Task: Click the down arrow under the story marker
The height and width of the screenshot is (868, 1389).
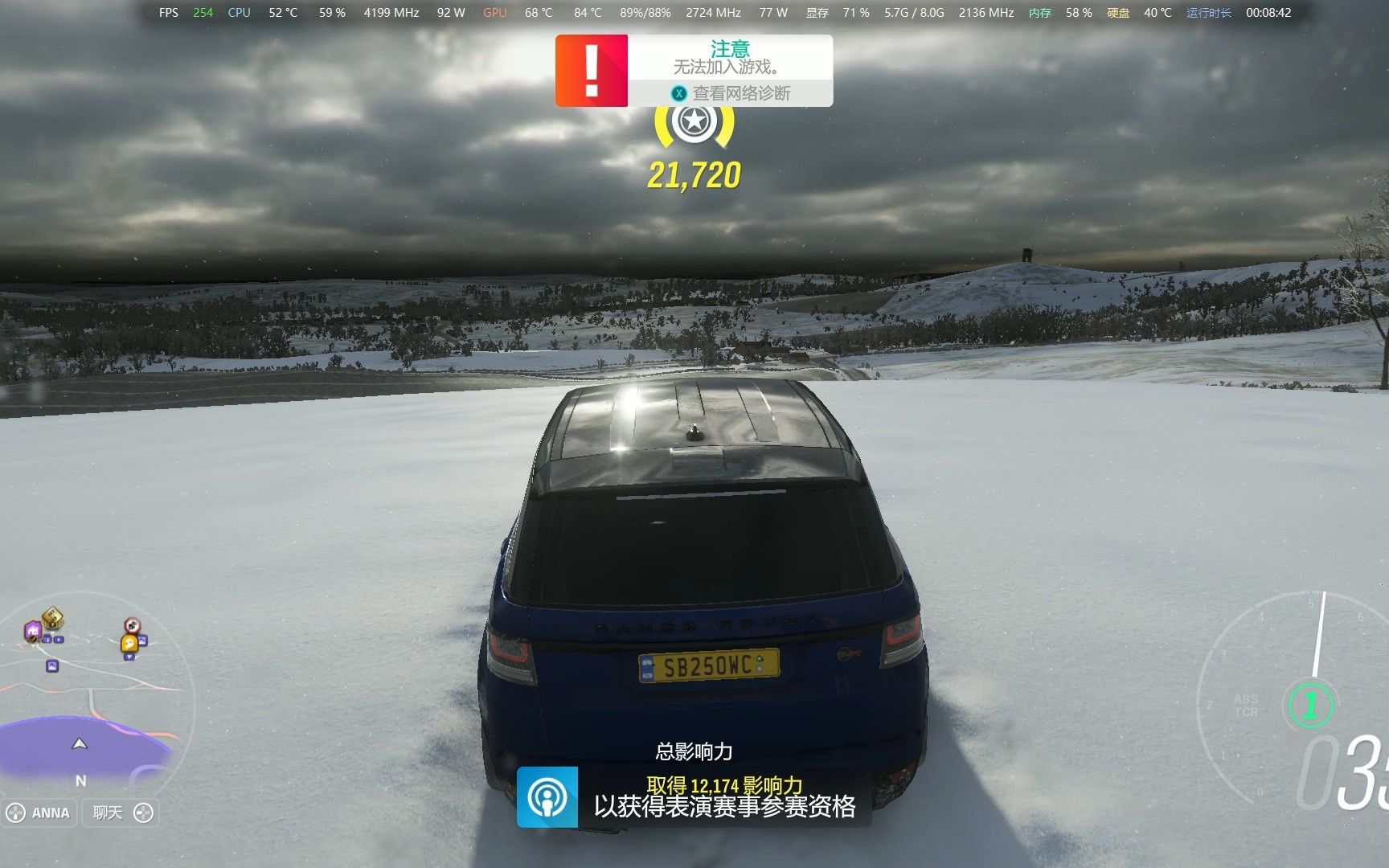Action: point(129,657)
